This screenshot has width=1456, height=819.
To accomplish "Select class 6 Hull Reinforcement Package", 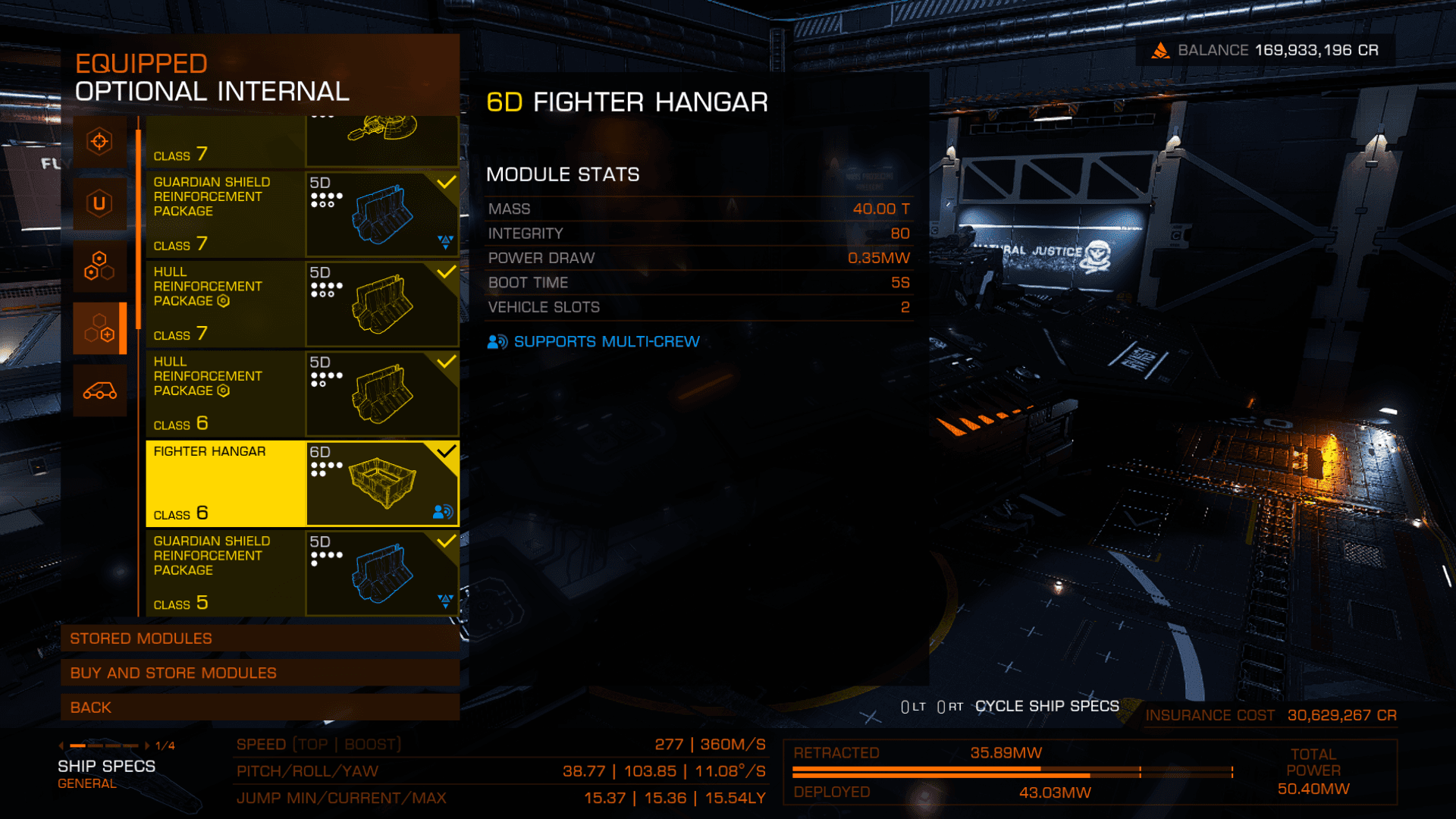I will pos(302,394).
